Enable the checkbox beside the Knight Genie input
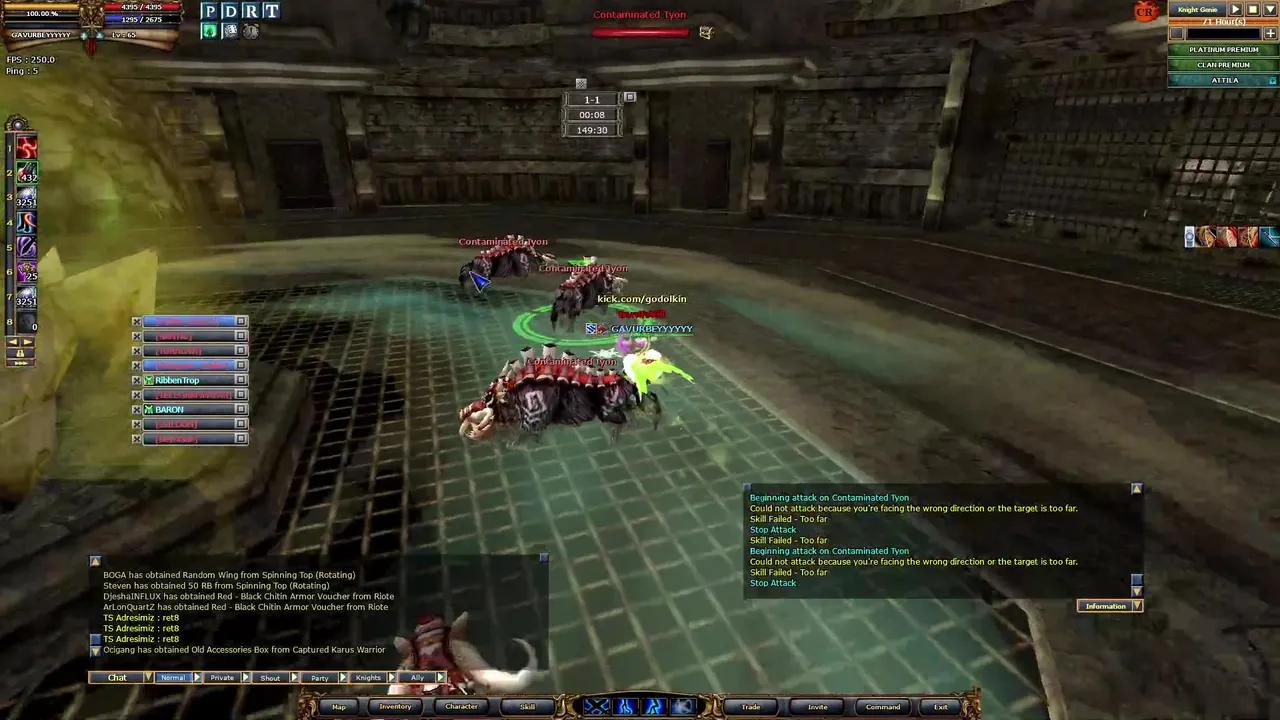1280x720 pixels. click(1176, 33)
